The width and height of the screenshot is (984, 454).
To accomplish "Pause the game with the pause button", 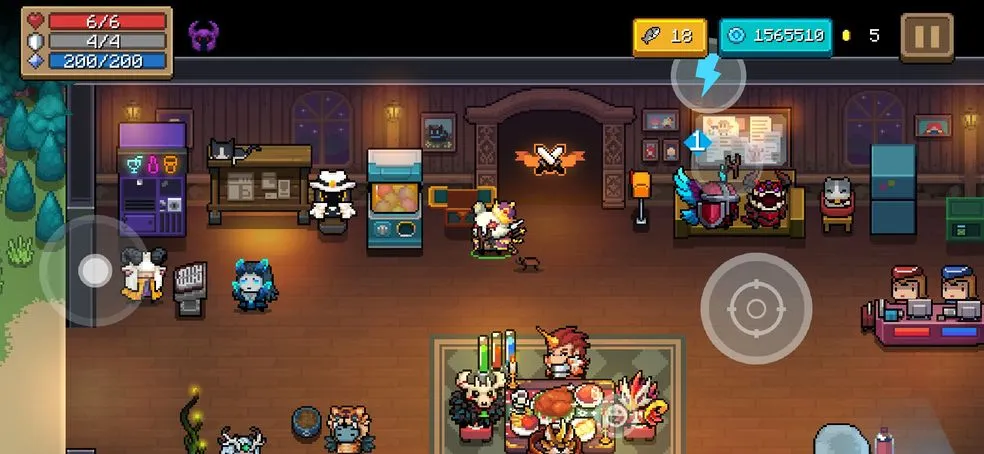I will (927, 38).
